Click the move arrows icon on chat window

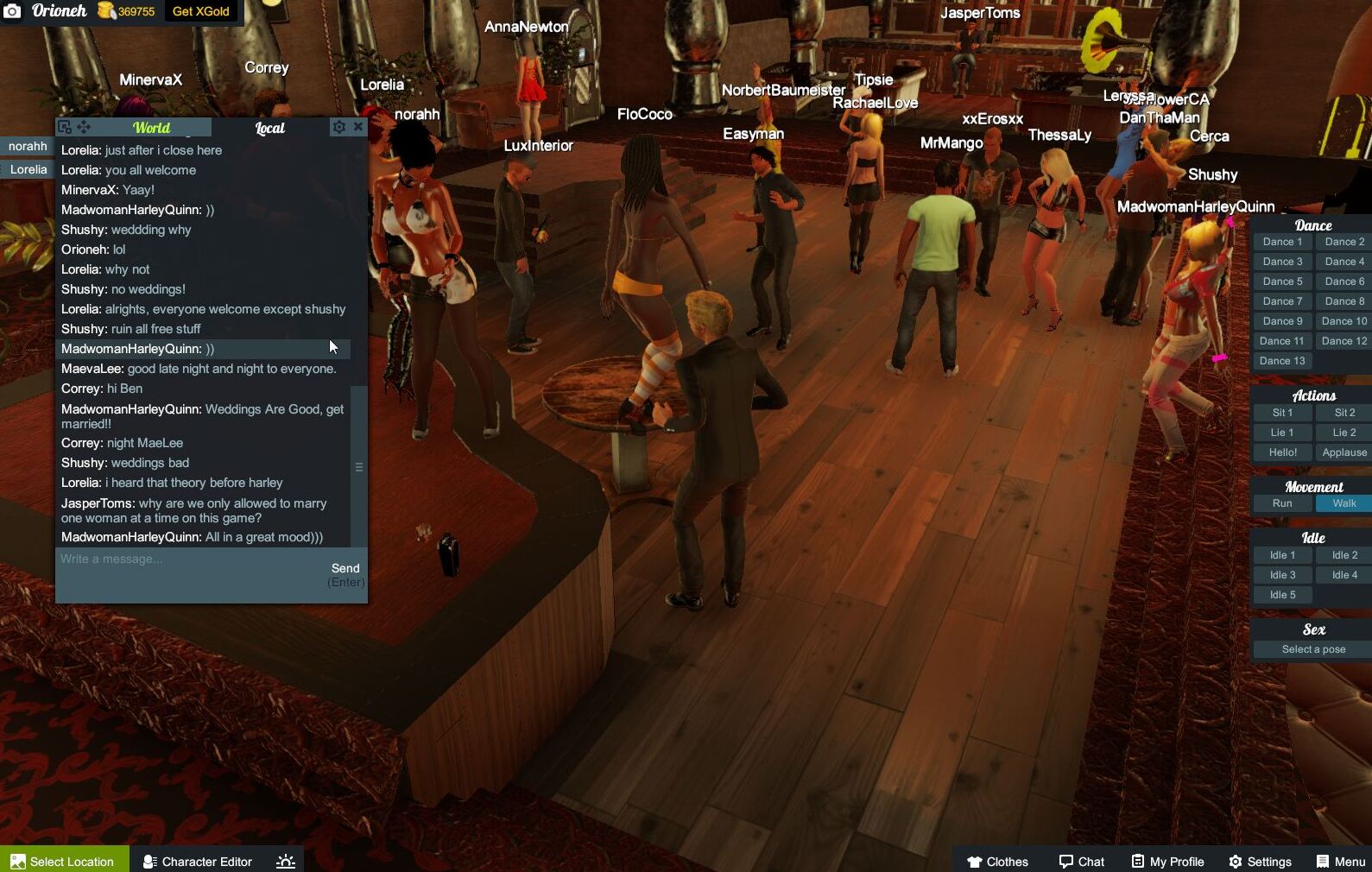point(84,127)
